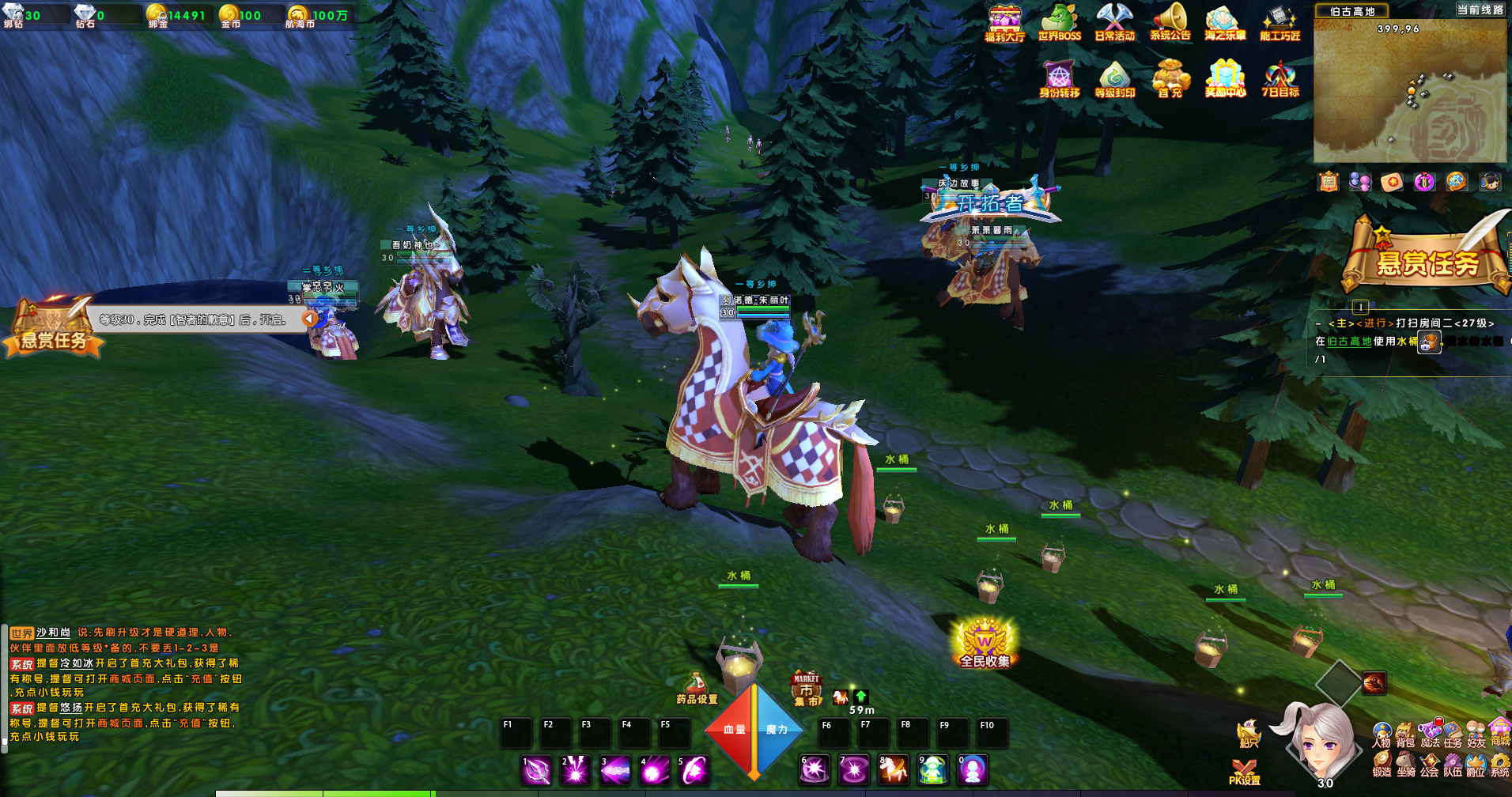Open the 福利大厅 welfare hall
The width and height of the screenshot is (1512, 797).
[x=1004, y=22]
